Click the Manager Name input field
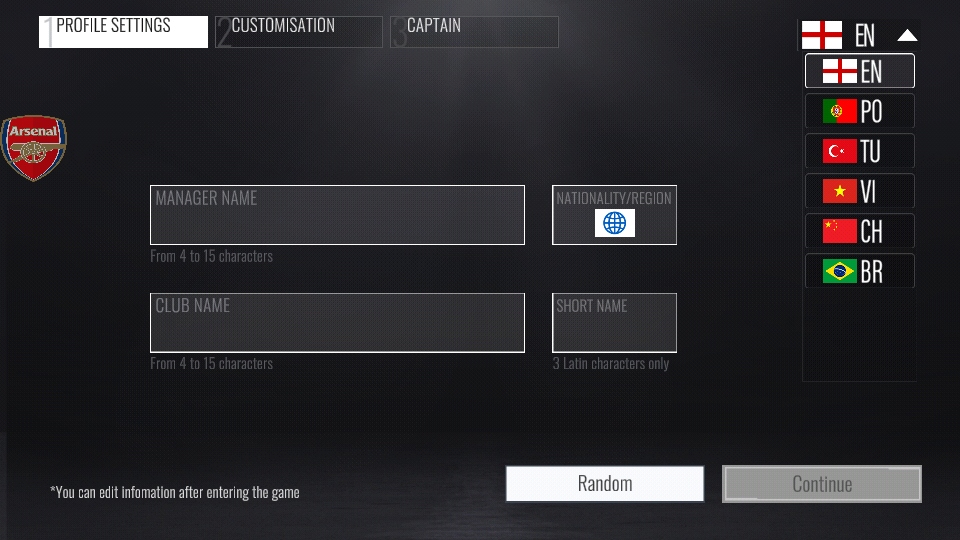This screenshot has height=540, width=960. (x=337, y=215)
